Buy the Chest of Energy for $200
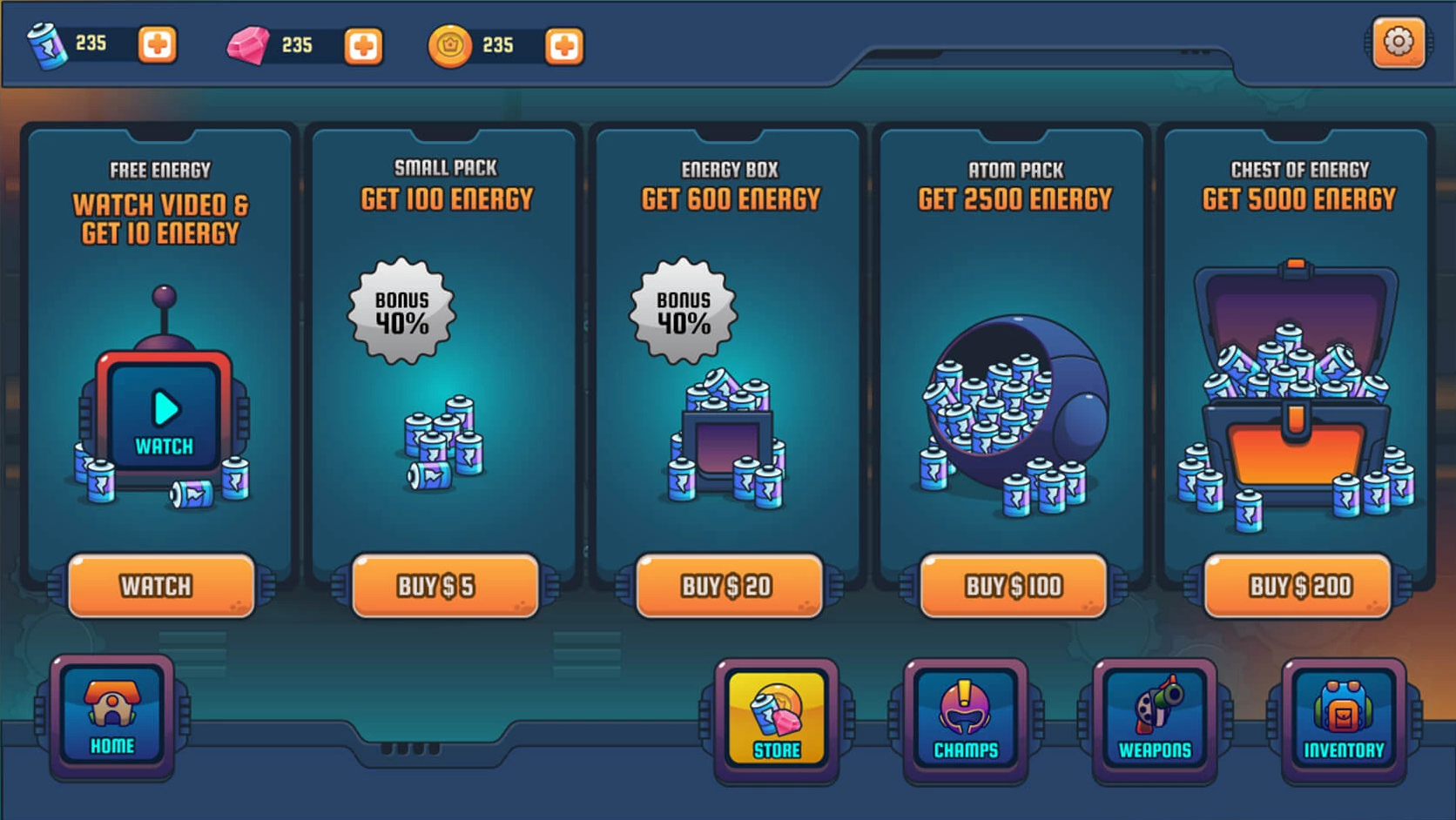Image resolution: width=1456 pixels, height=820 pixels. tap(1296, 586)
